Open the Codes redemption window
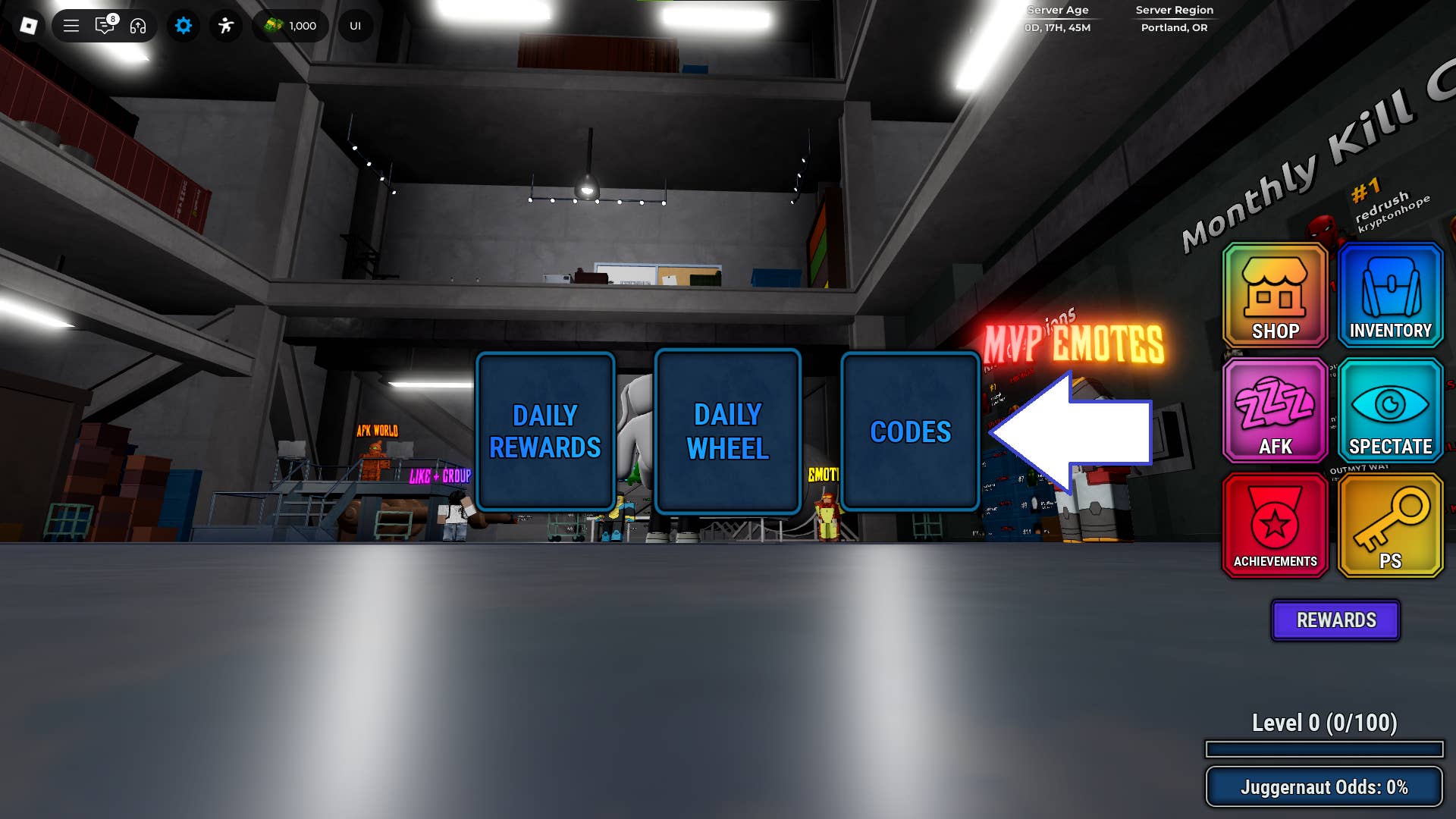This screenshot has height=819, width=1456. (909, 431)
